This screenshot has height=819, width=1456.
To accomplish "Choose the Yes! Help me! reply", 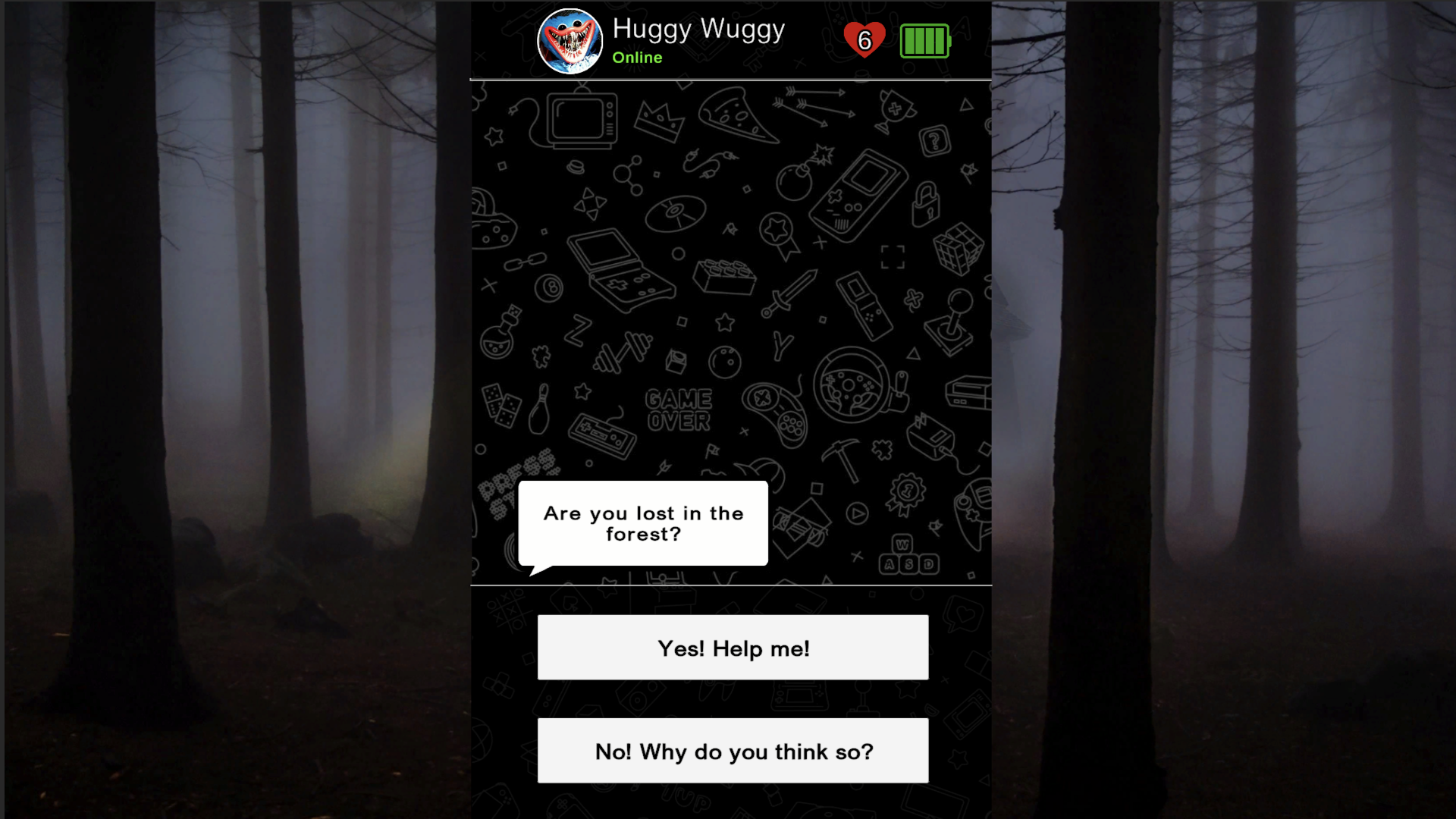I will click(x=732, y=647).
